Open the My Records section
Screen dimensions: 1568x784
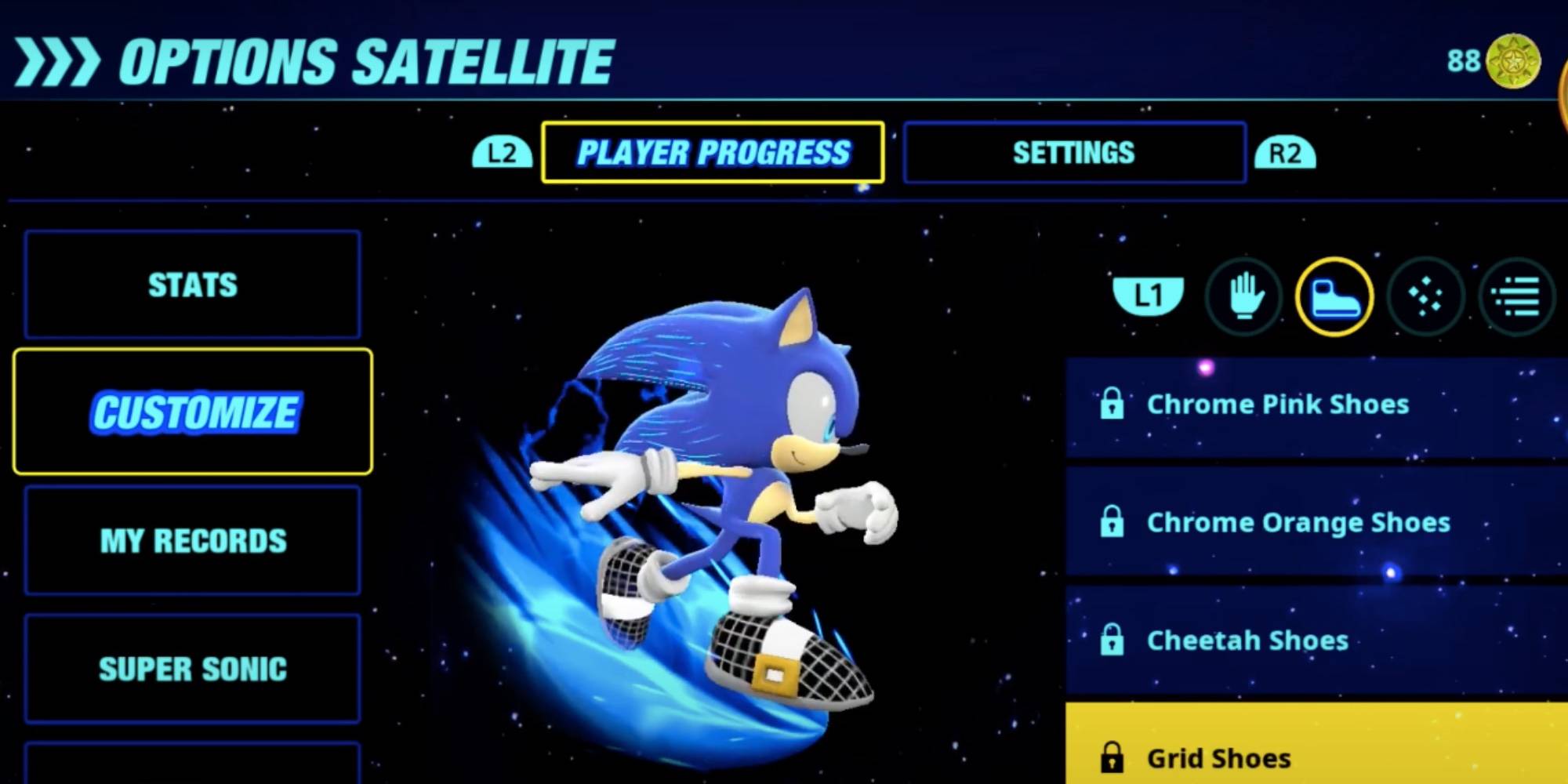coord(192,541)
